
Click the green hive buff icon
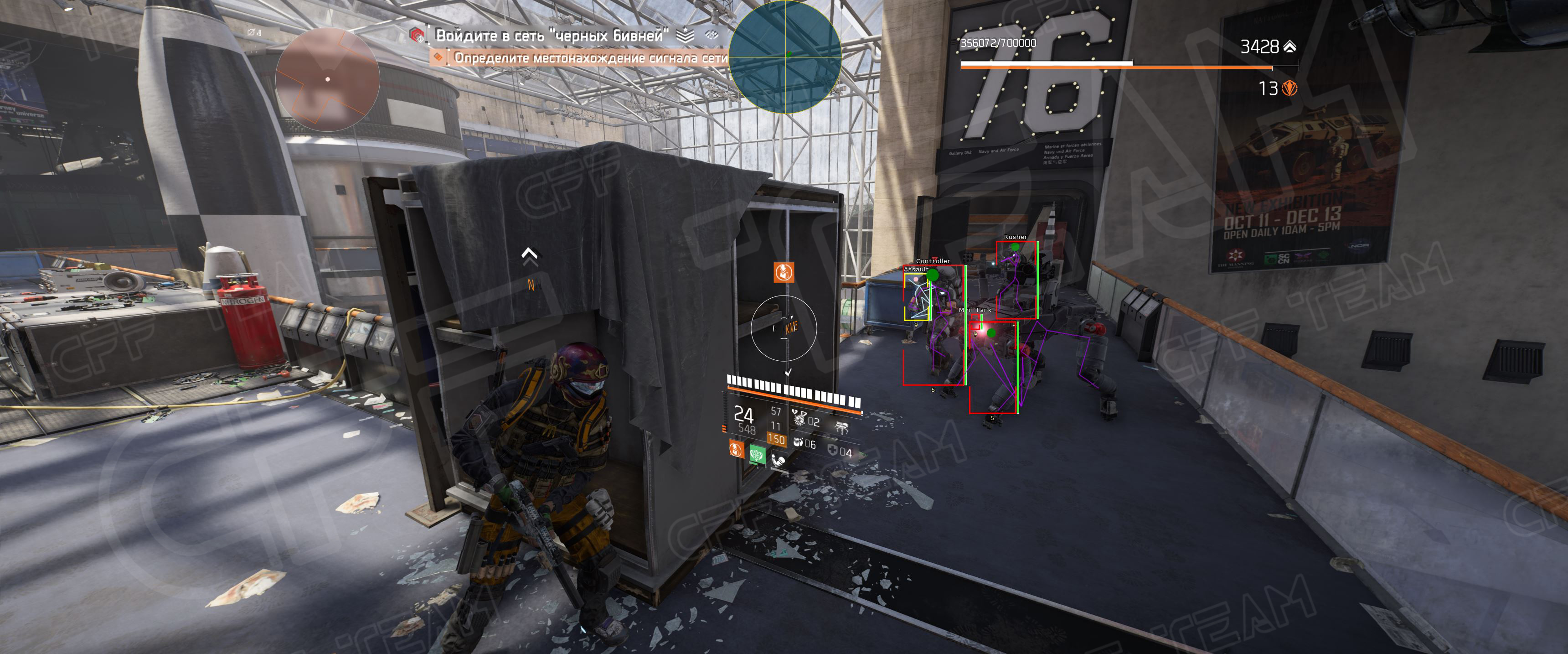pyautogui.click(x=757, y=454)
